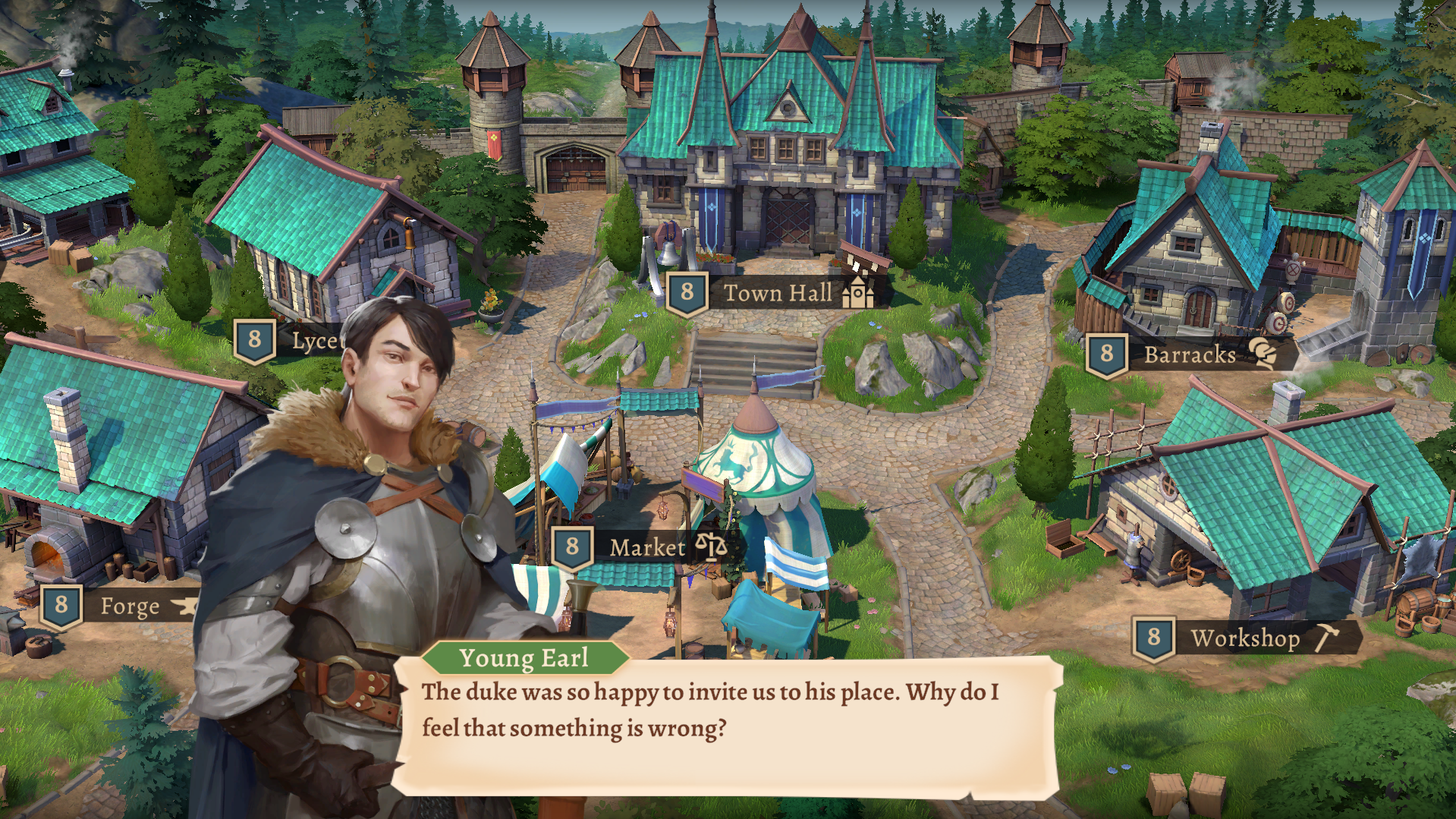Click the Forge label text

point(130,606)
